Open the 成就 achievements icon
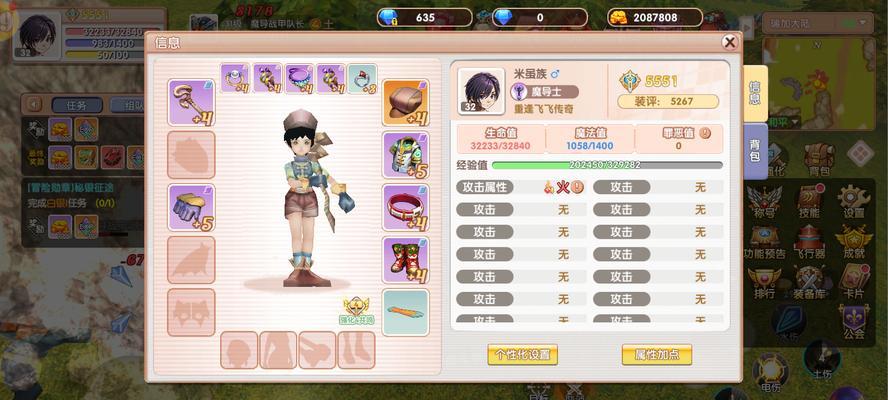This screenshot has height=400, width=888. (x=853, y=240)
